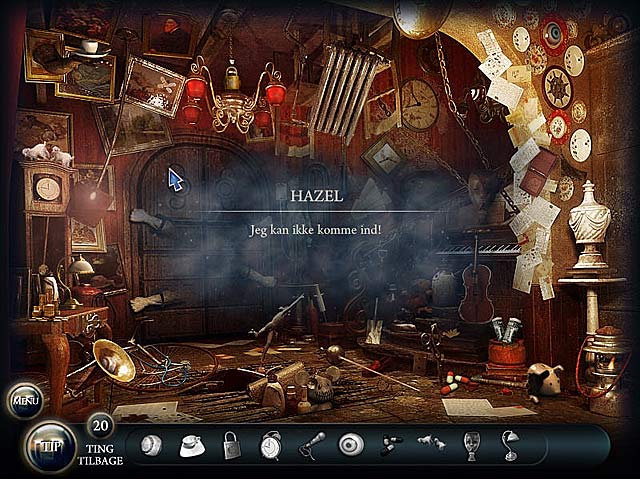The image size is (640, 480).
Task: Pick the animal figurines item icon
Action: pyautogui.click(x=431, y=443)
